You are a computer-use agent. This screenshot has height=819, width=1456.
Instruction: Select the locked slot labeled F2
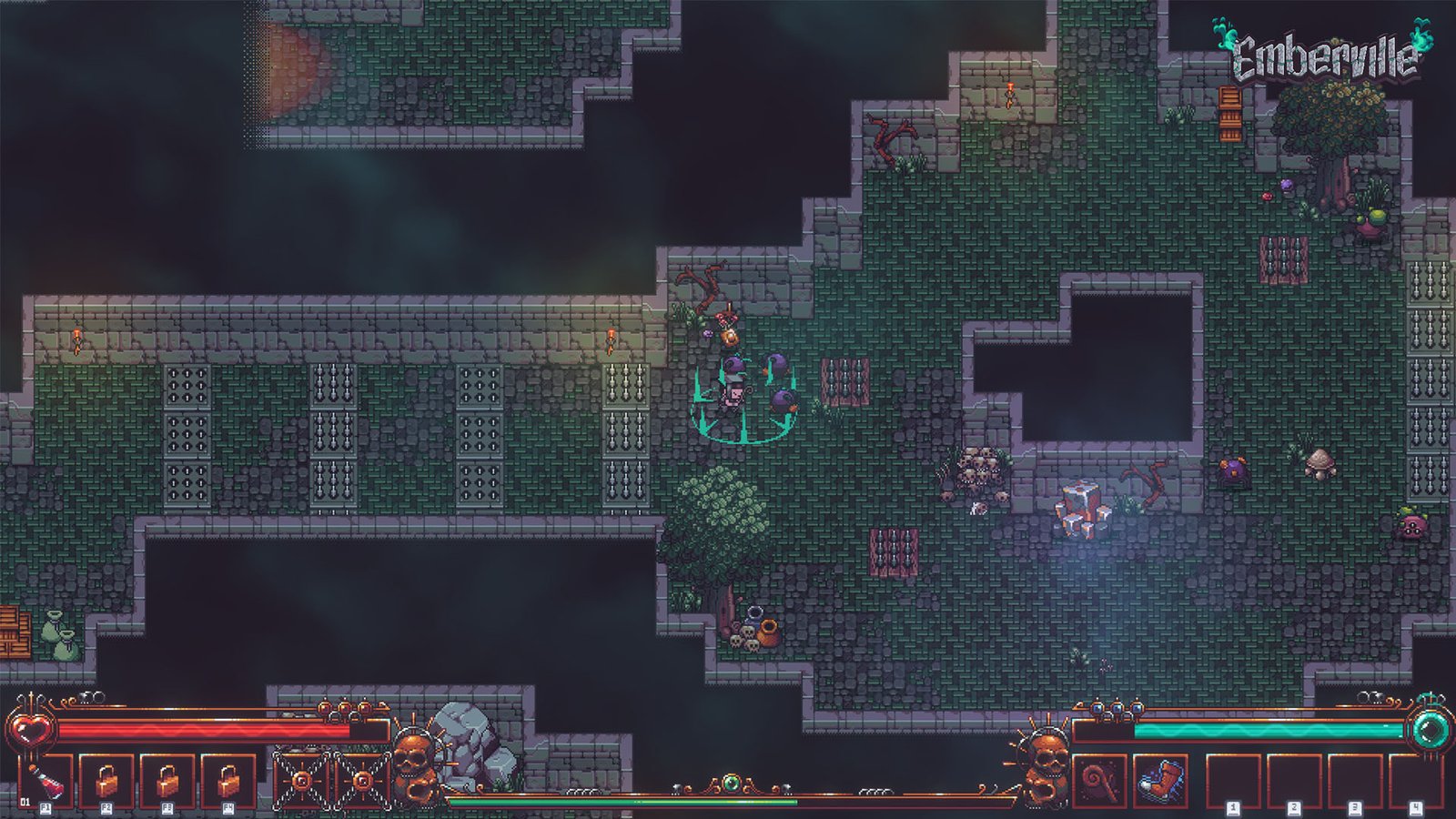[x=106, y=781]
